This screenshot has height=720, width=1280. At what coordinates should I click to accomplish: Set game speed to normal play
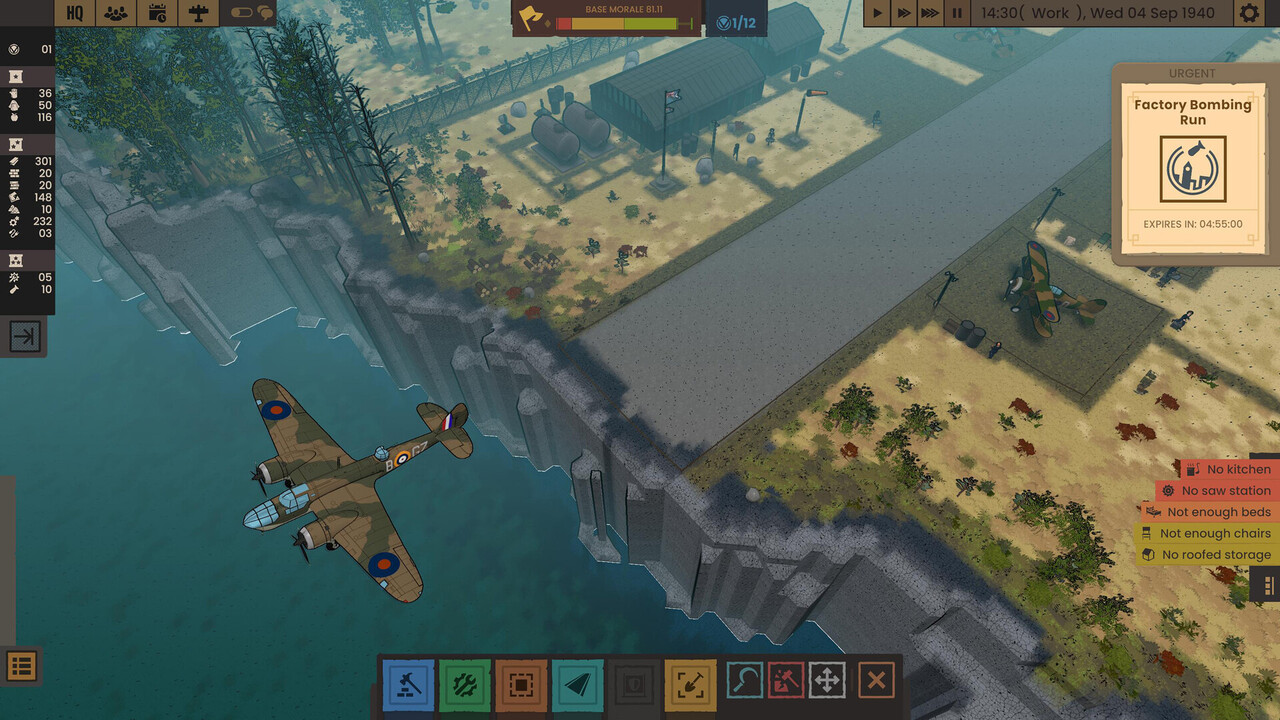click(877, 13)
